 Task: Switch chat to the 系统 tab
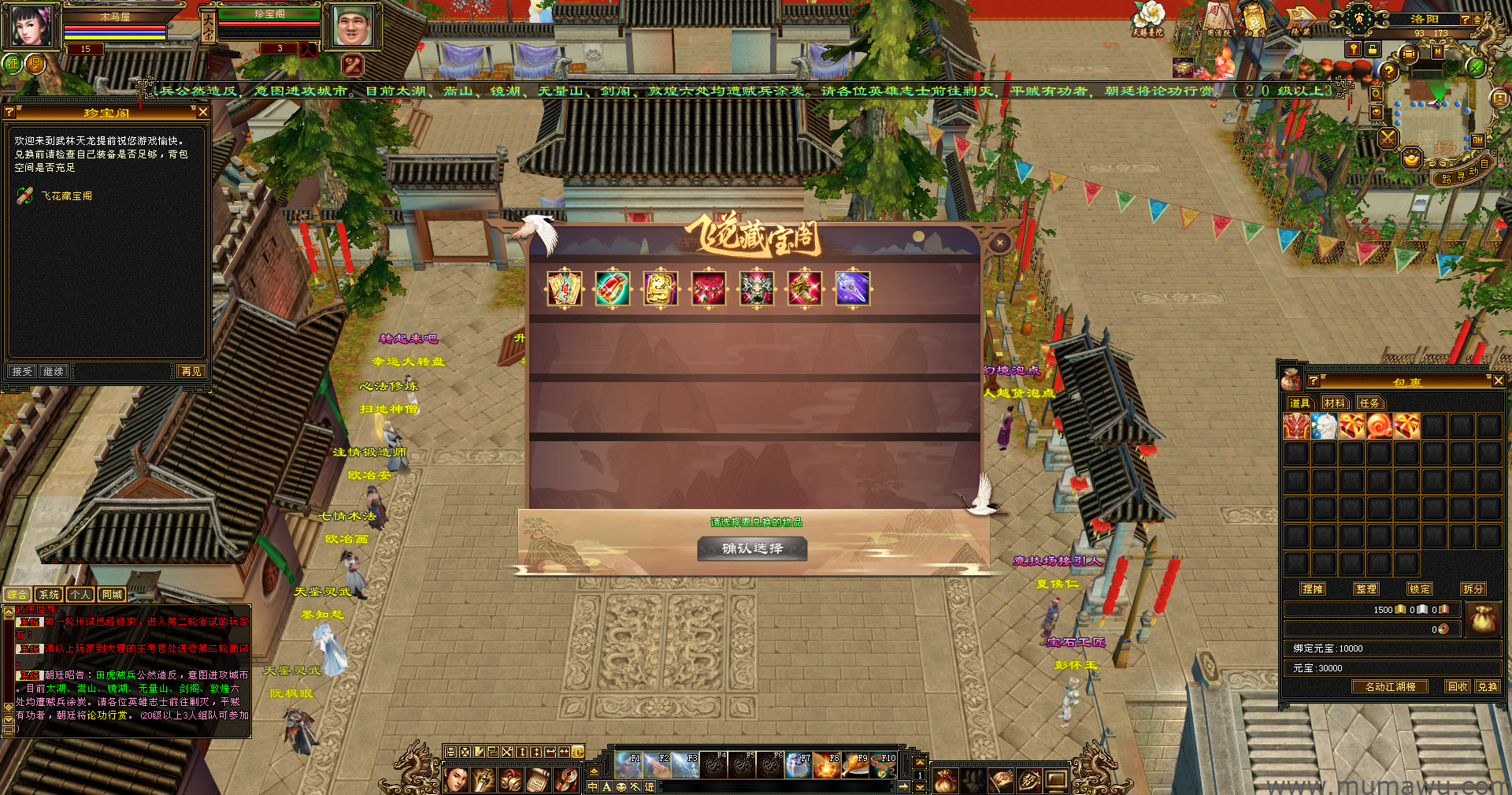[49, 595]
